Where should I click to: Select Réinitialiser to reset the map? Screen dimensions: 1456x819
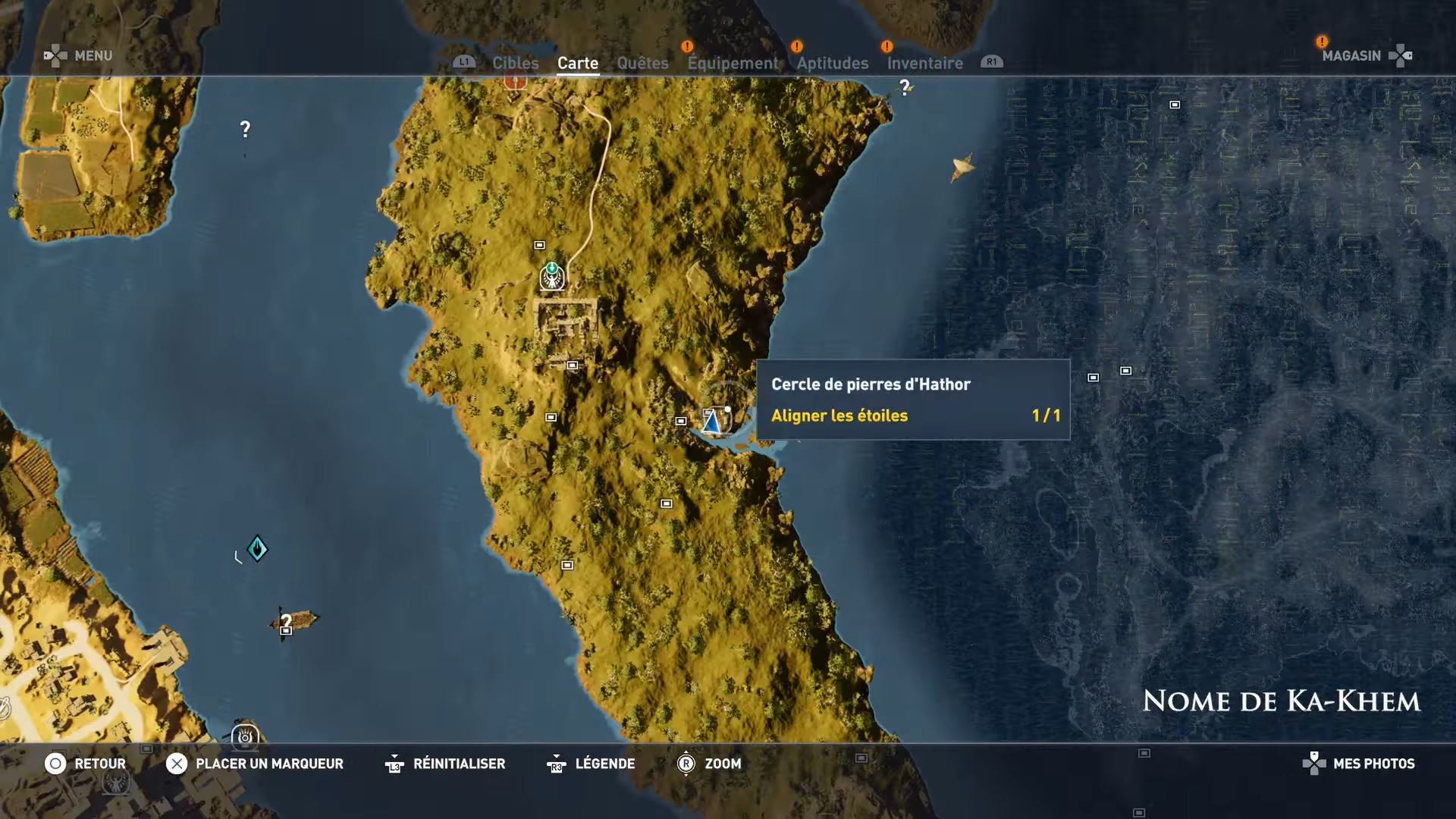click(x=458, y=764)
